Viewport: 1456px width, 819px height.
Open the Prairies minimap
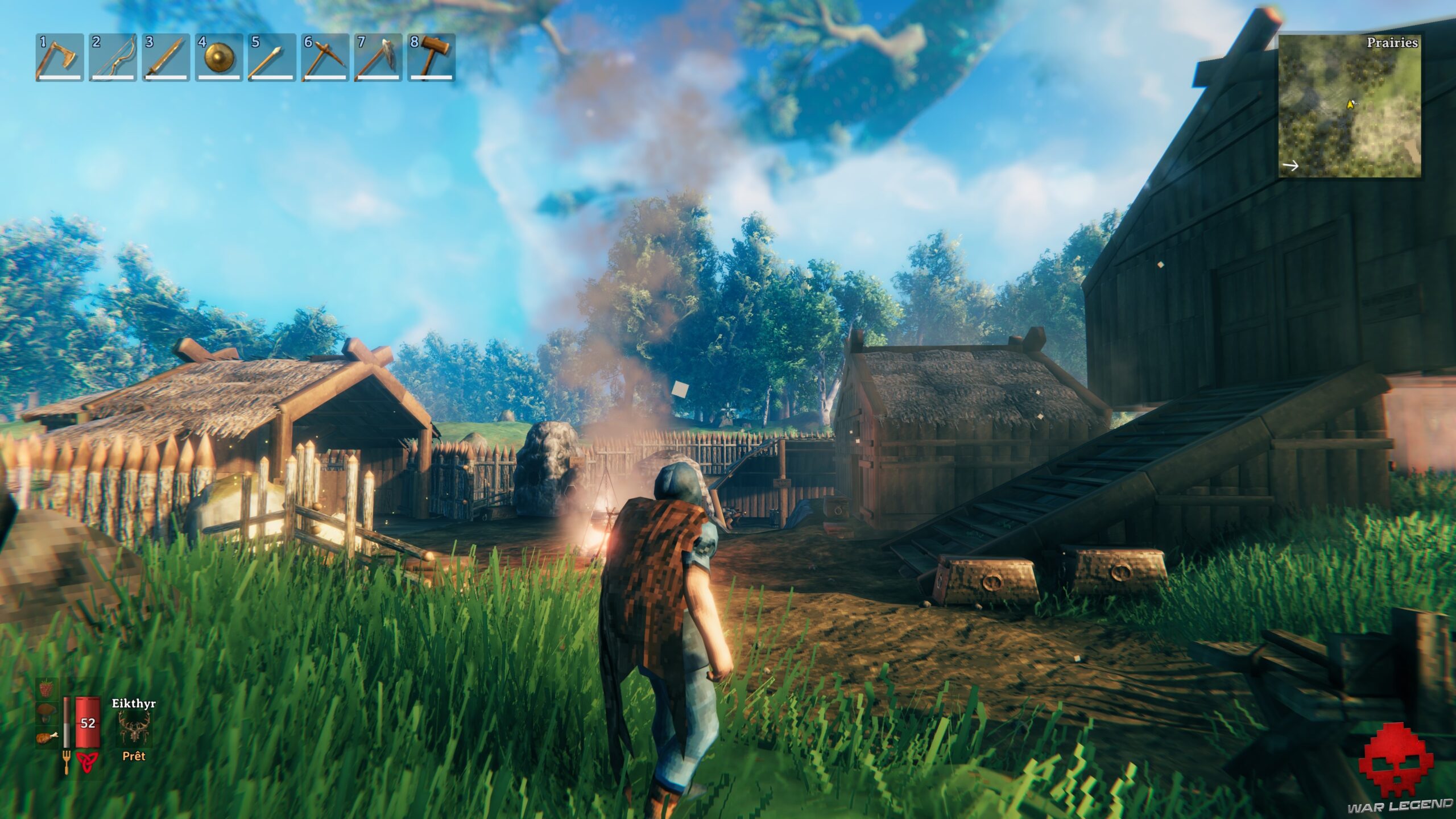(1349, 106)
